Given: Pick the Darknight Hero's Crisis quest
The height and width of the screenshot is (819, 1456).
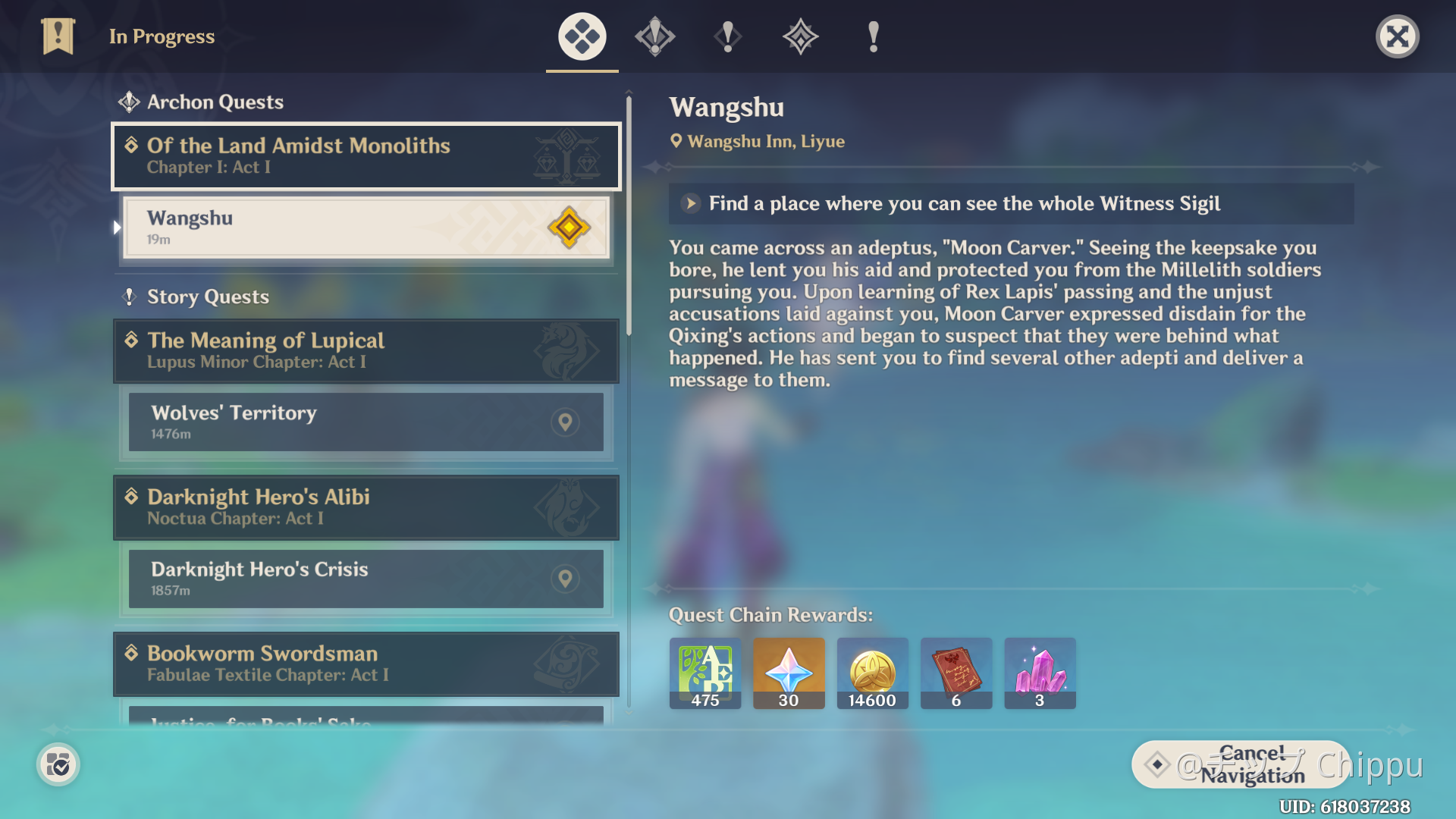Looking at the screenshot, I should point(366,579).
